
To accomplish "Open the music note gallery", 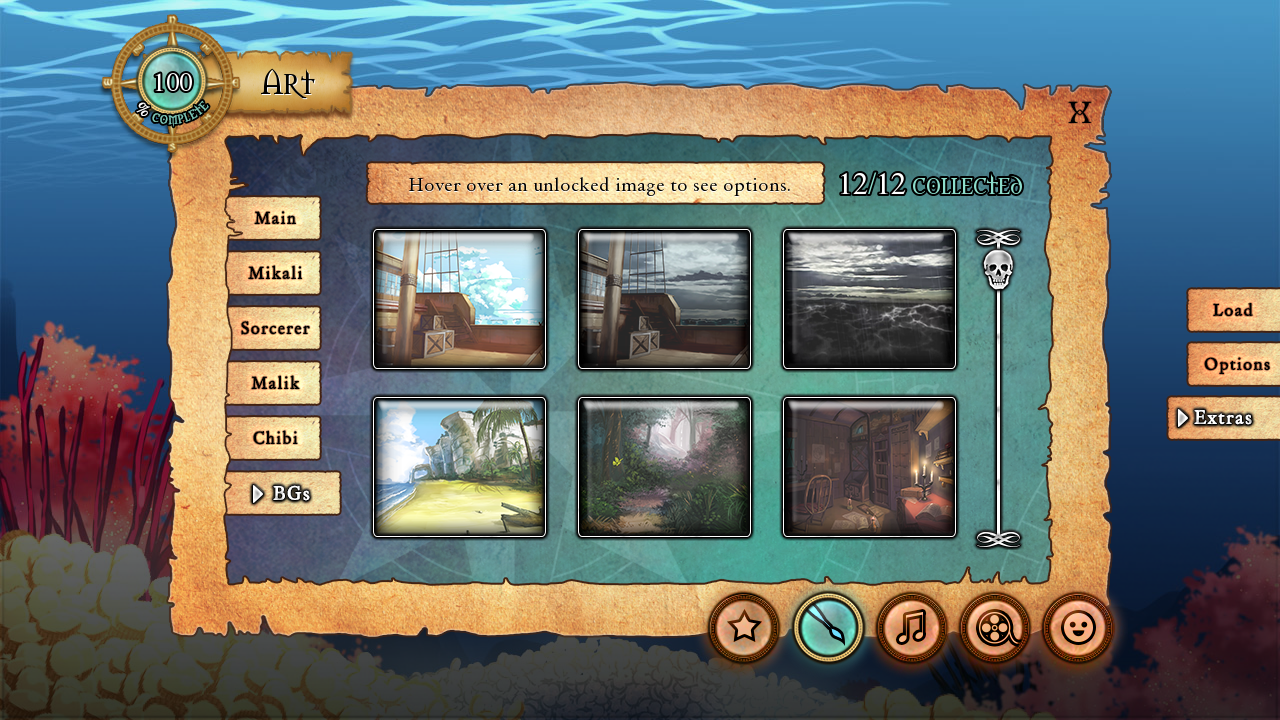I will (911, 628).
